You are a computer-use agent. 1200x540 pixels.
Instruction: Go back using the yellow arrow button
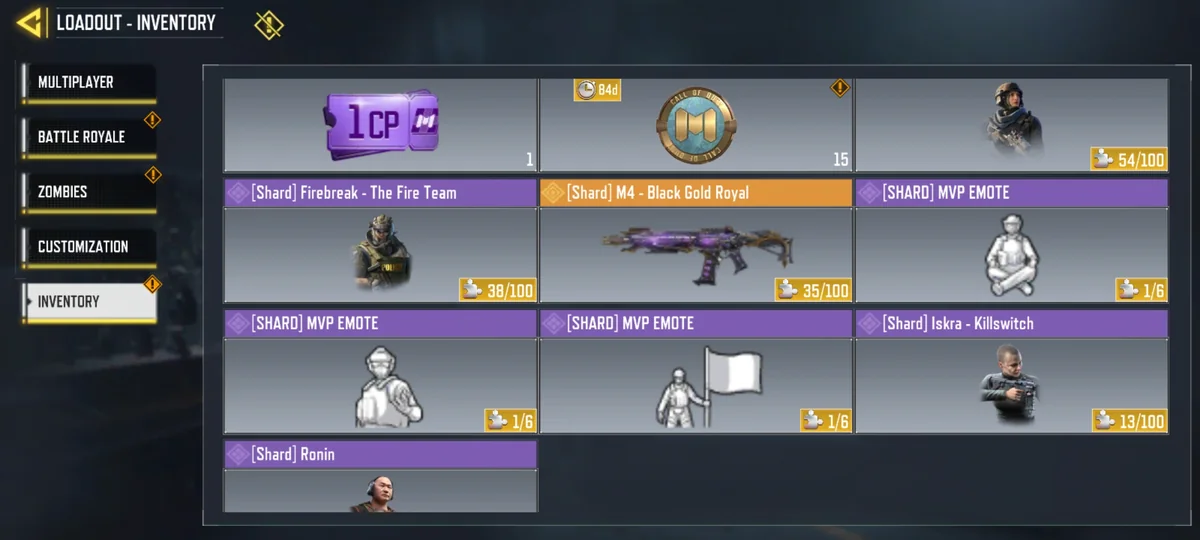(31, 22)
